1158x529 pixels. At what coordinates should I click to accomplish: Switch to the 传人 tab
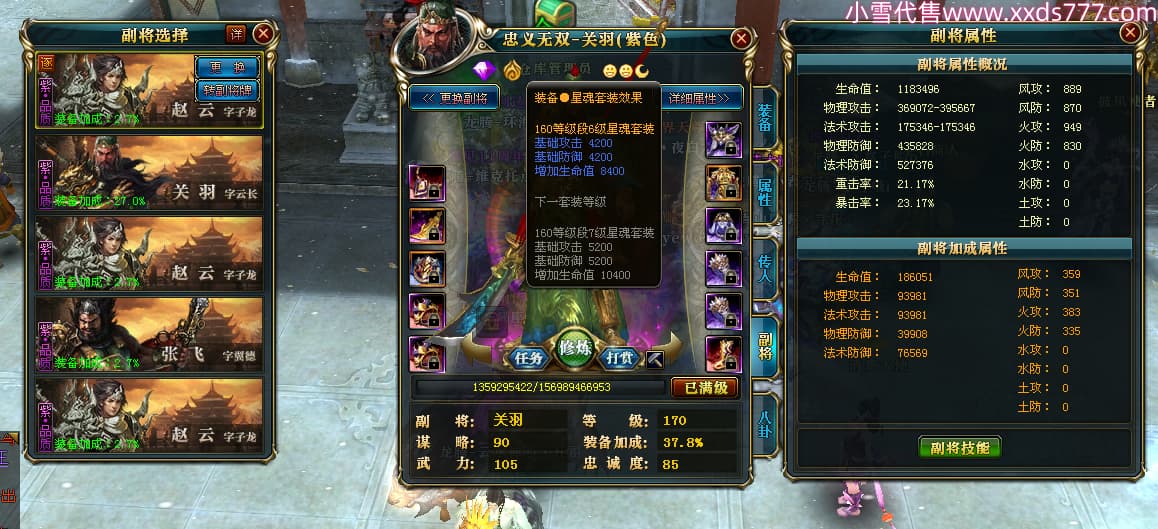click(x=764, y=266)
